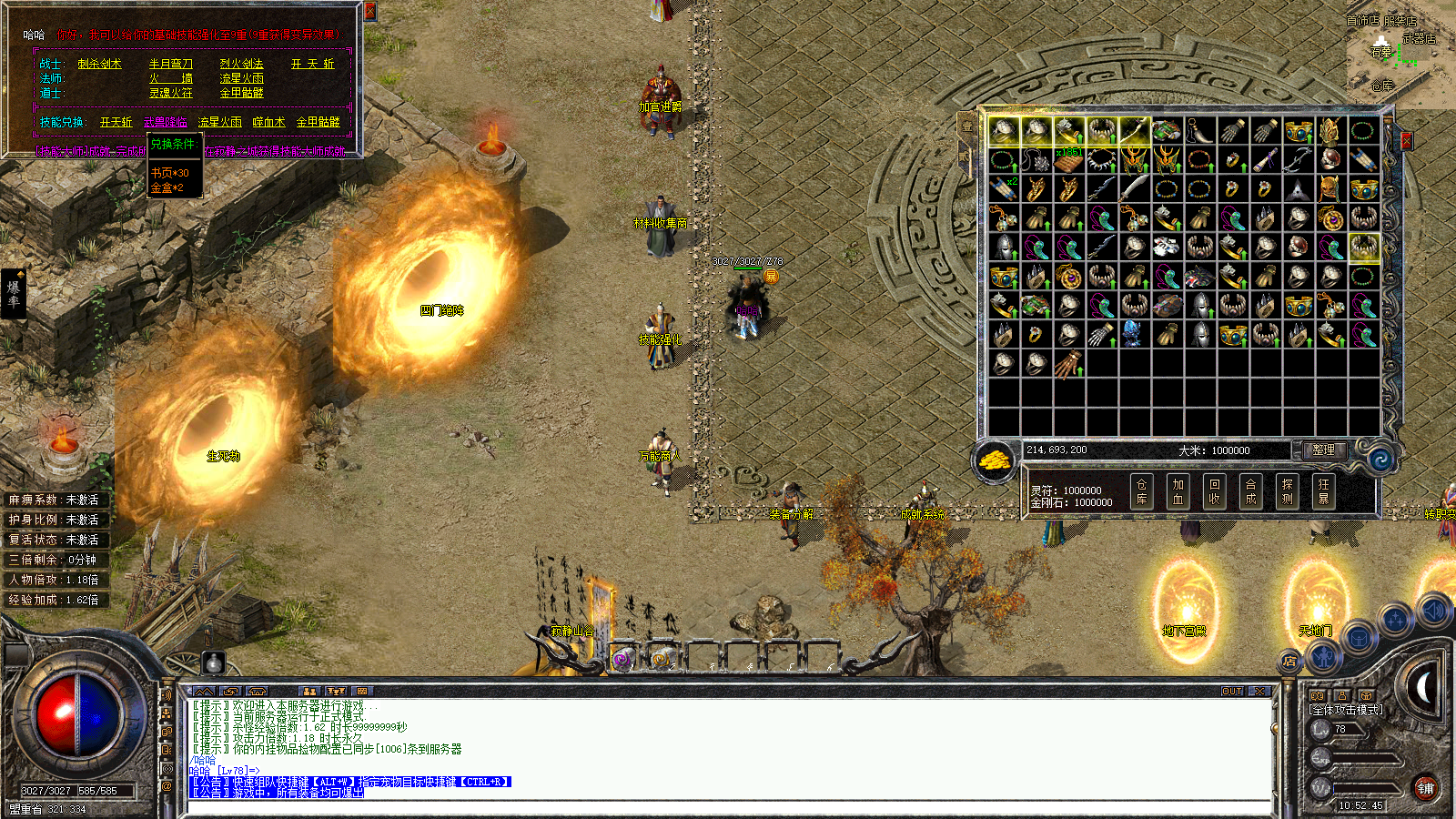Sort the bag with the 整理 button

point(1323,450)
